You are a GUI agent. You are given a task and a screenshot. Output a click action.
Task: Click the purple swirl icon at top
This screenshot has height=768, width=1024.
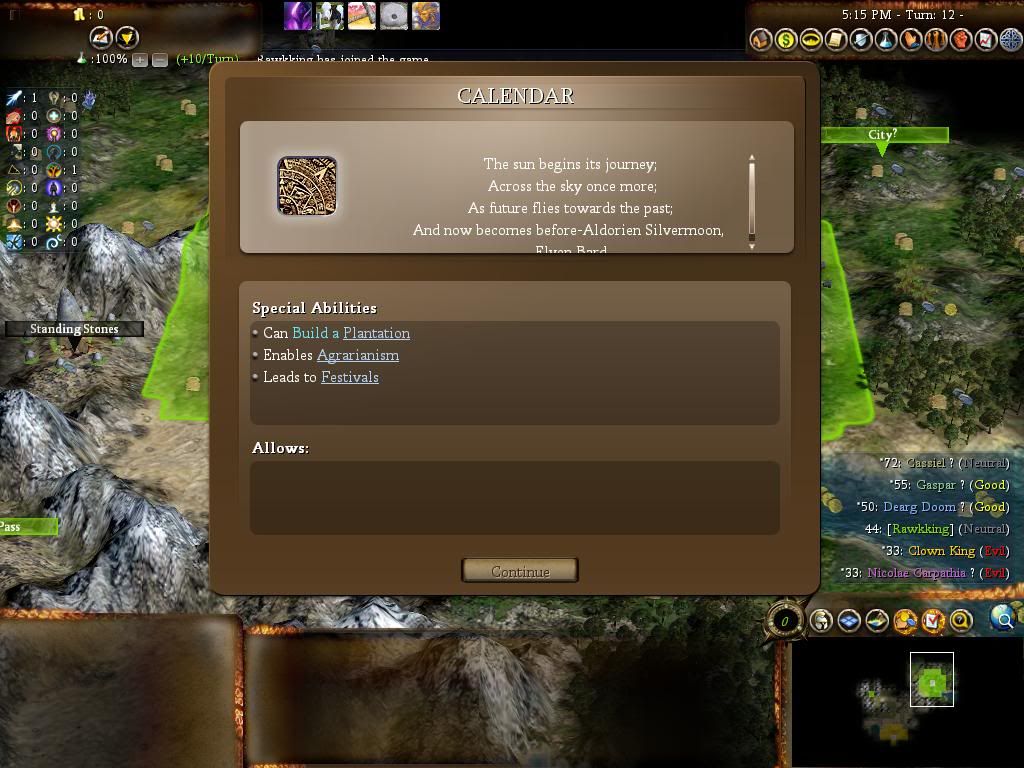[297, 16]
